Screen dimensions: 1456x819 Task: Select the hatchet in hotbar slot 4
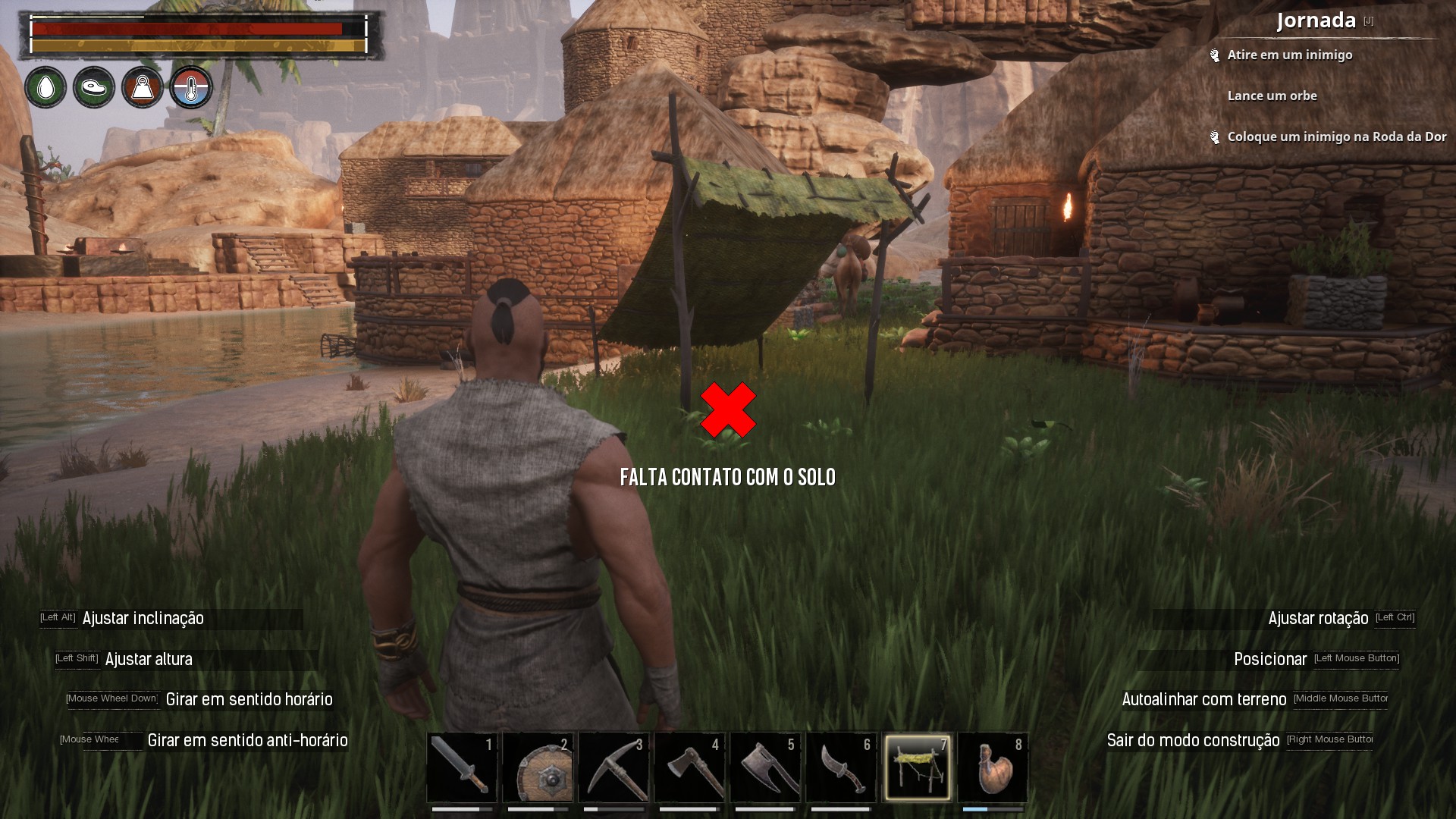(x=690, y=768)
